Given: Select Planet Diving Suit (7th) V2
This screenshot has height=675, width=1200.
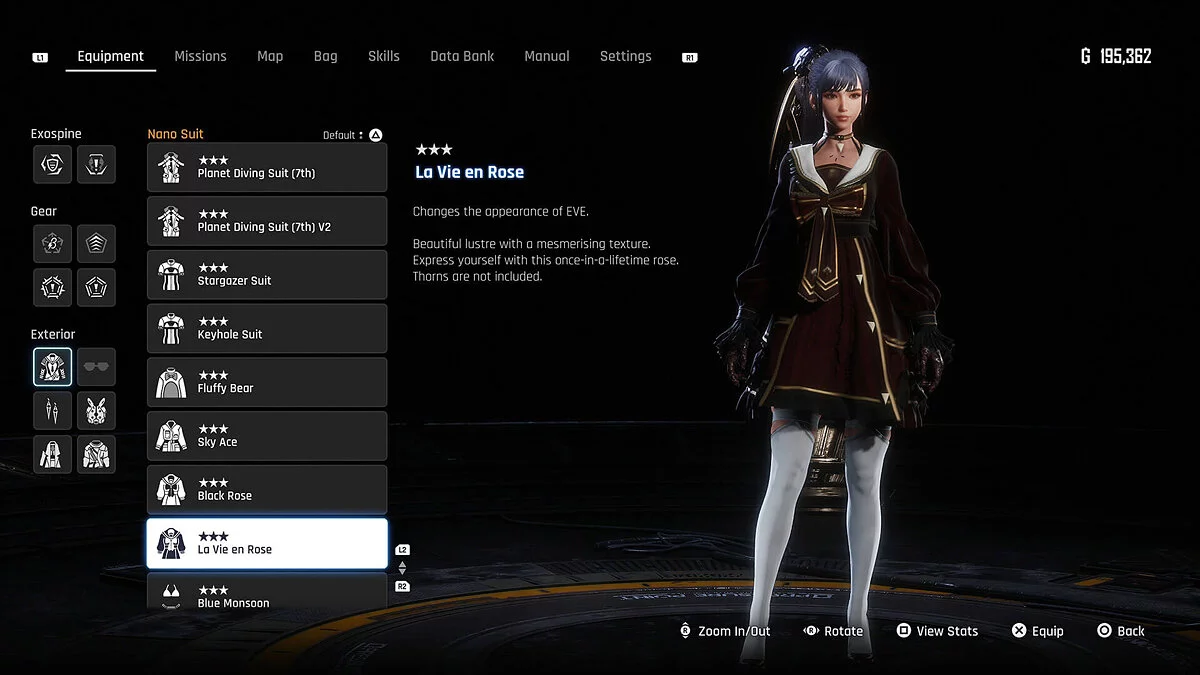Looking at the screenshot, I should (x=267, y=221).
